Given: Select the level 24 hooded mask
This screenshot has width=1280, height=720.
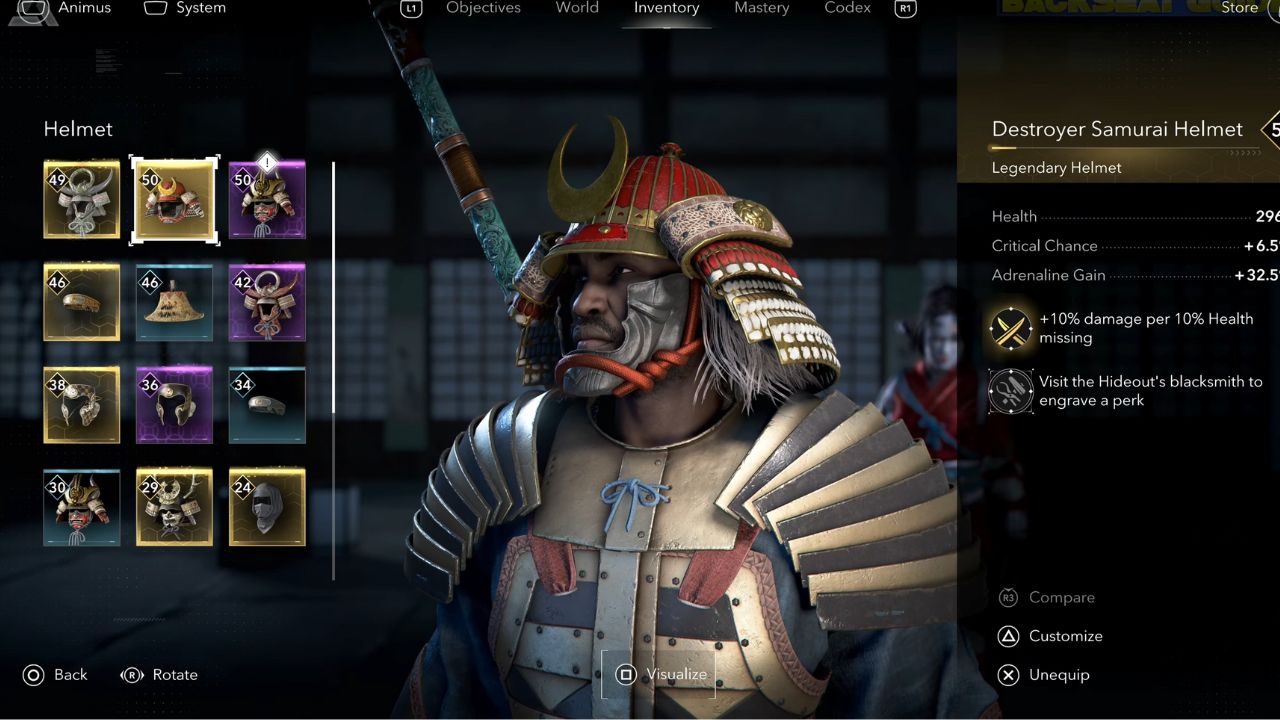Looking at the screenshot, I should tap(266, 508).
